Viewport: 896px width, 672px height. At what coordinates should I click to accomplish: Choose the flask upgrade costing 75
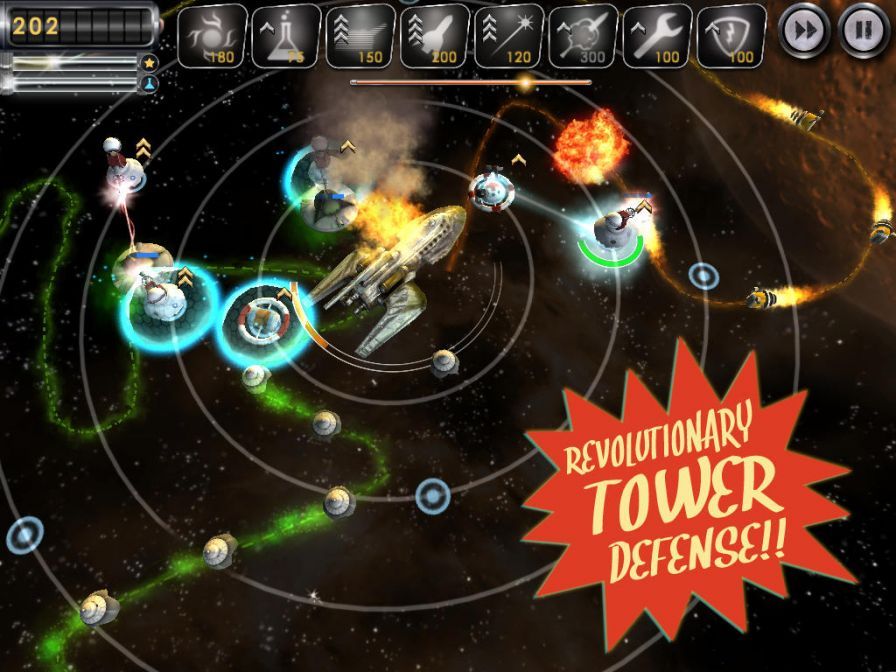[x=286, y=36]
